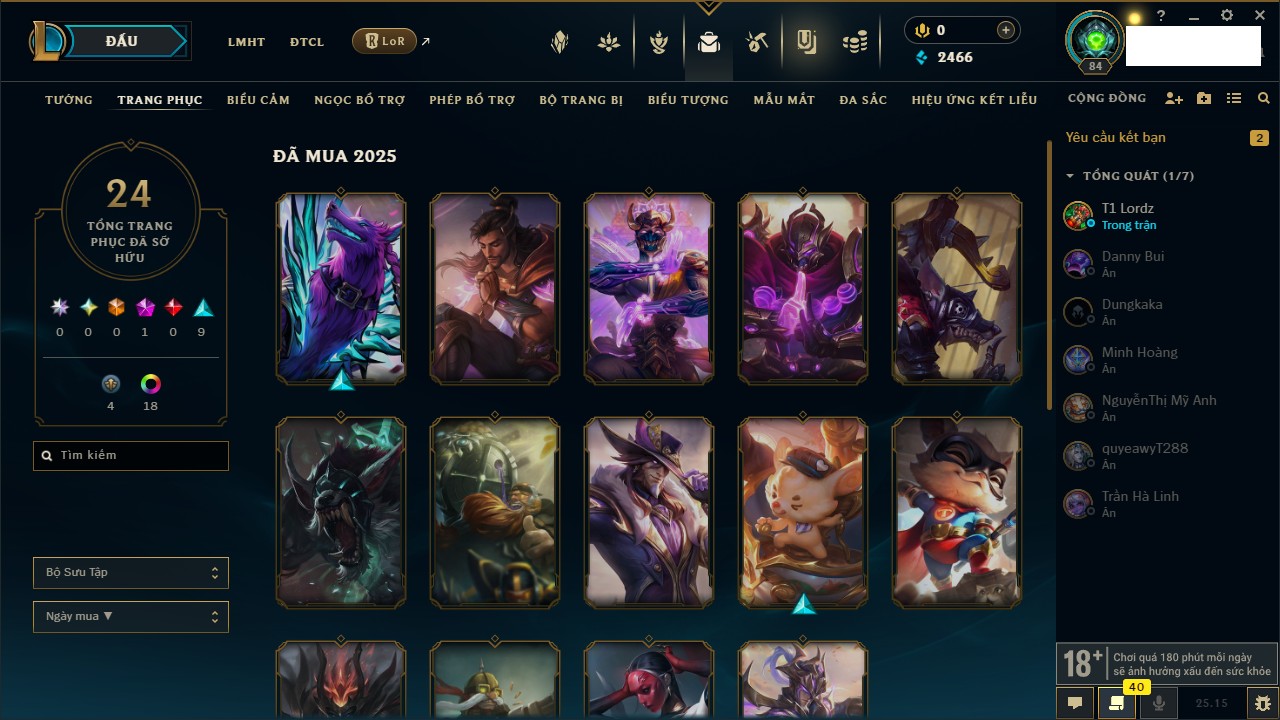Choose the caped Teemo skin card
The image size is (1280, 720).
(957, 512)
